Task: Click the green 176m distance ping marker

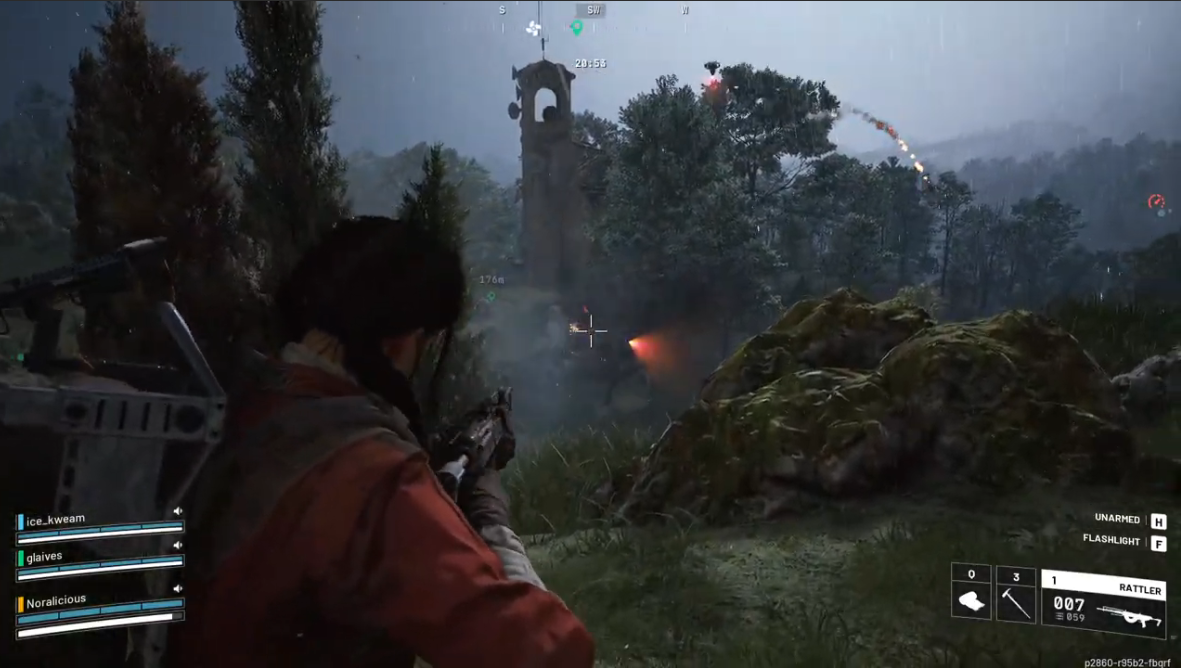Action: tap(491, 296)
